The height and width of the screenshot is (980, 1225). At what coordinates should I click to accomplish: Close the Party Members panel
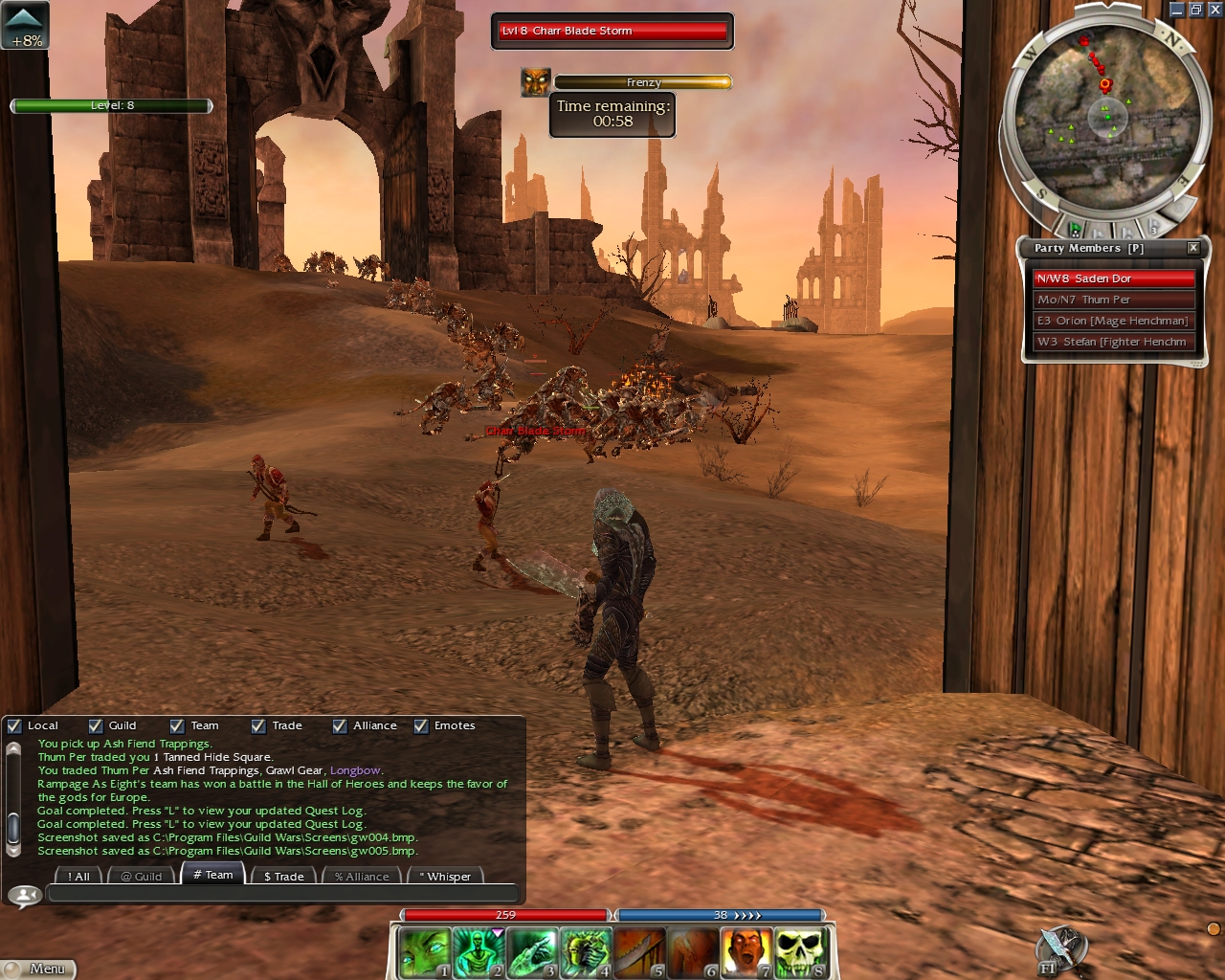click(x=1193, y=248)
